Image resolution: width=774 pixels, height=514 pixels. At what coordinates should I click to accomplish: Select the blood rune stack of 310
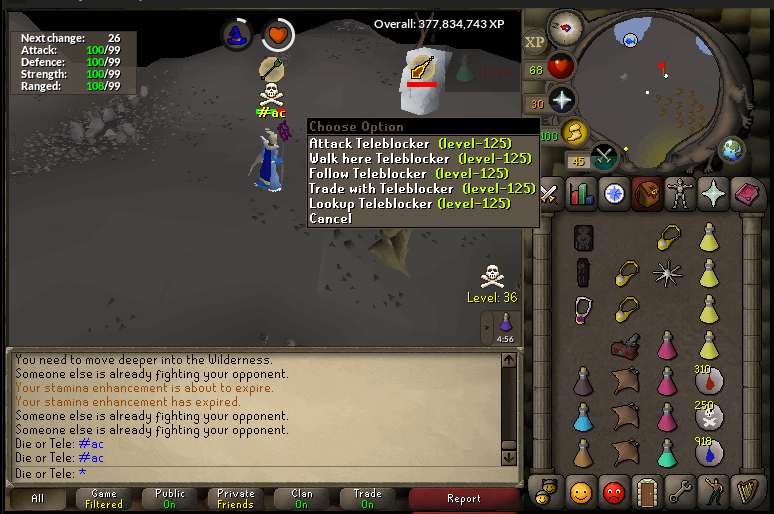(x=709, y=381)
